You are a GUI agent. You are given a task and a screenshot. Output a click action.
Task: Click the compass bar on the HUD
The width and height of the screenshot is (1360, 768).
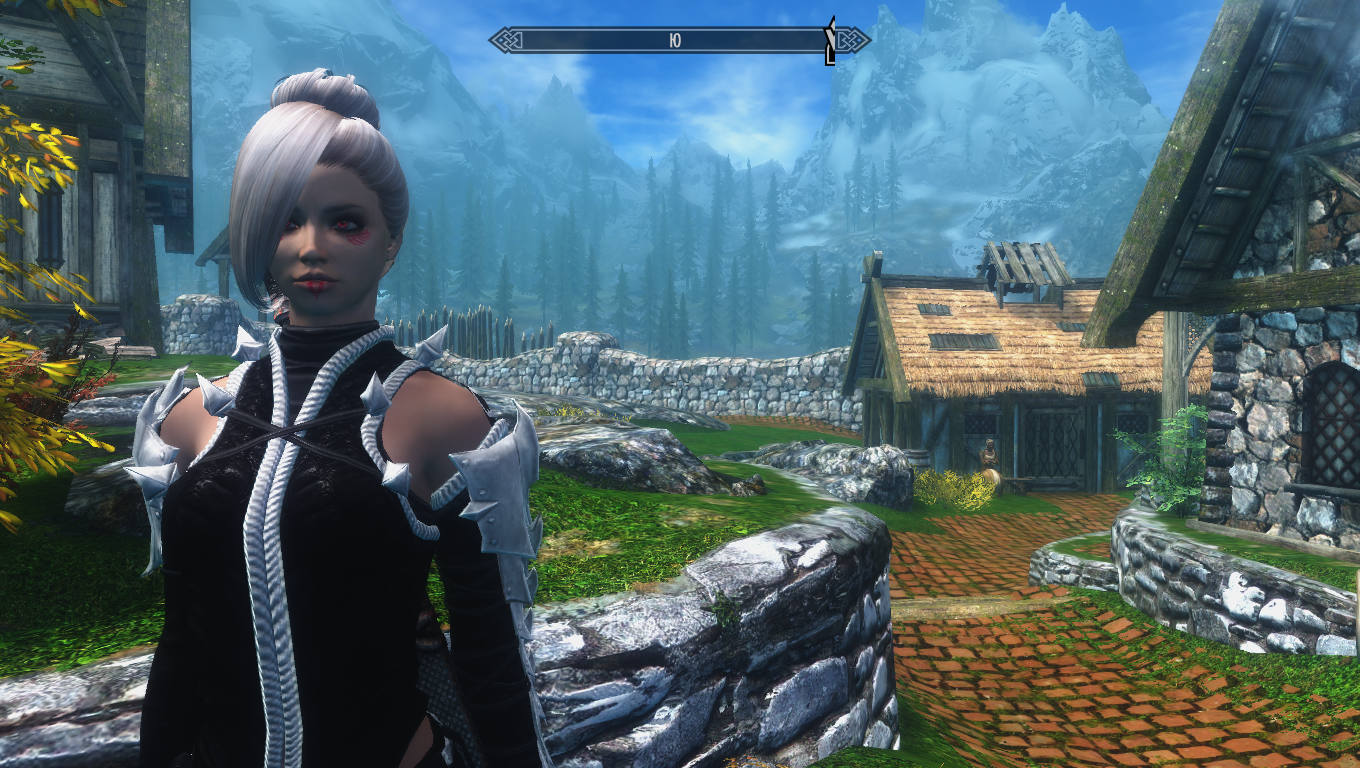click(x=679, y=40)
